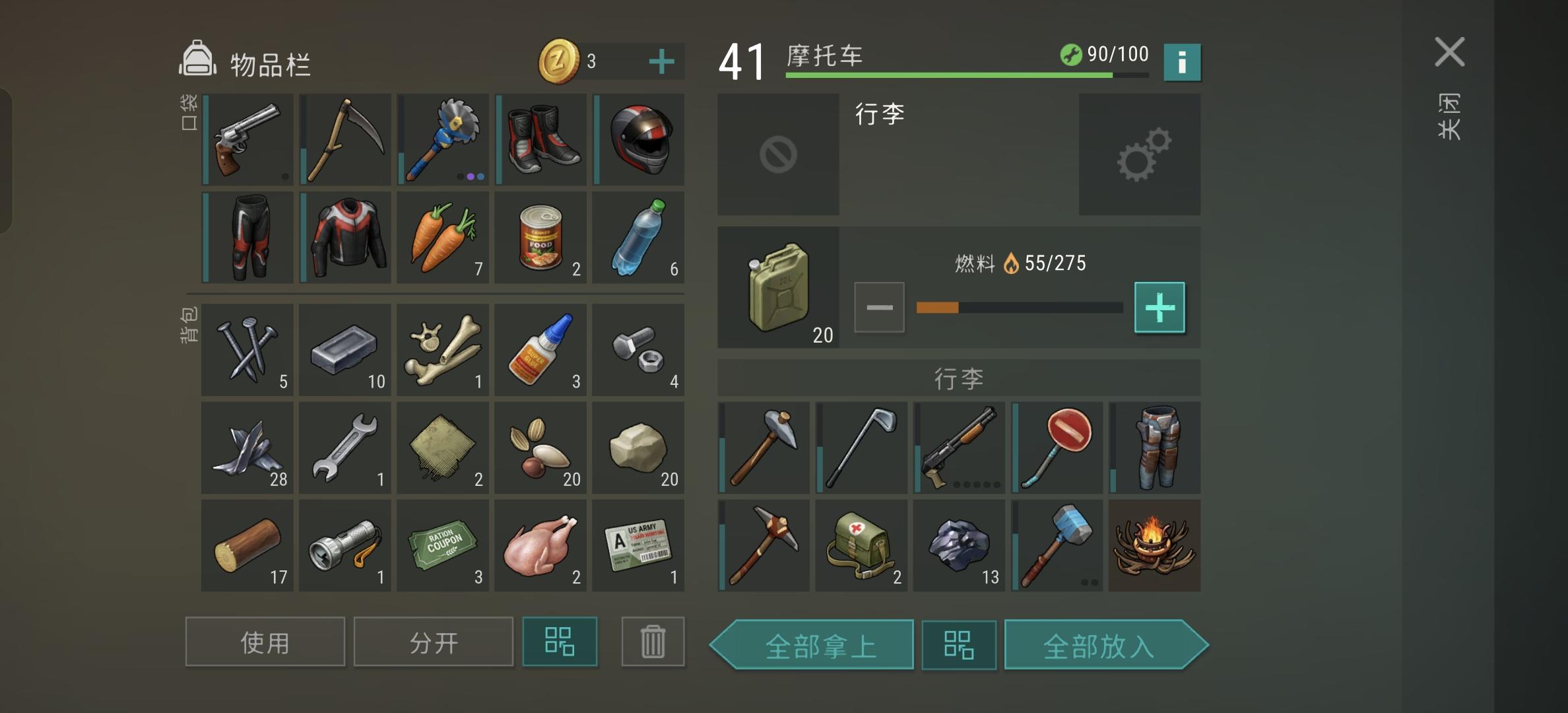This screenshot has height=713, width=1568.
Task: Select the wrench in the backpack
Action: (344, 448)
